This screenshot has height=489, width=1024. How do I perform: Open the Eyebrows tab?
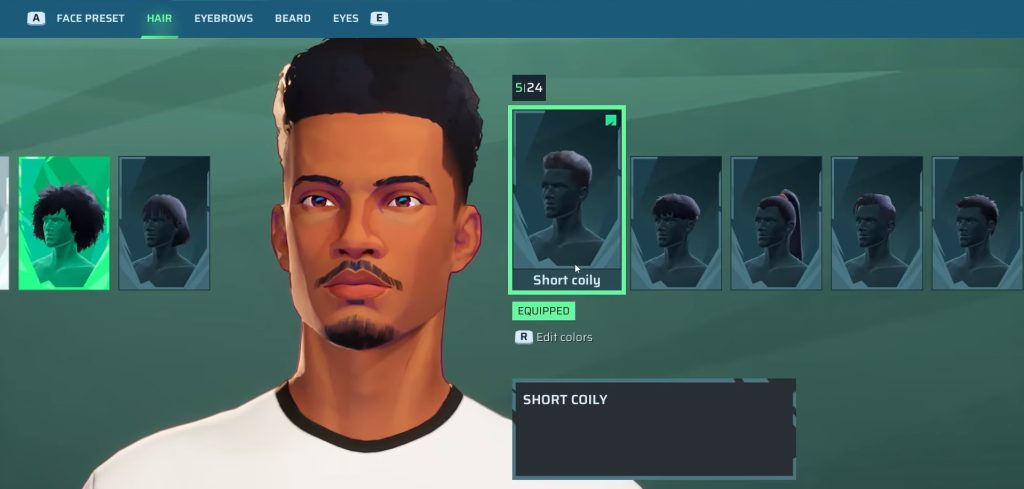tap(223, 18)
